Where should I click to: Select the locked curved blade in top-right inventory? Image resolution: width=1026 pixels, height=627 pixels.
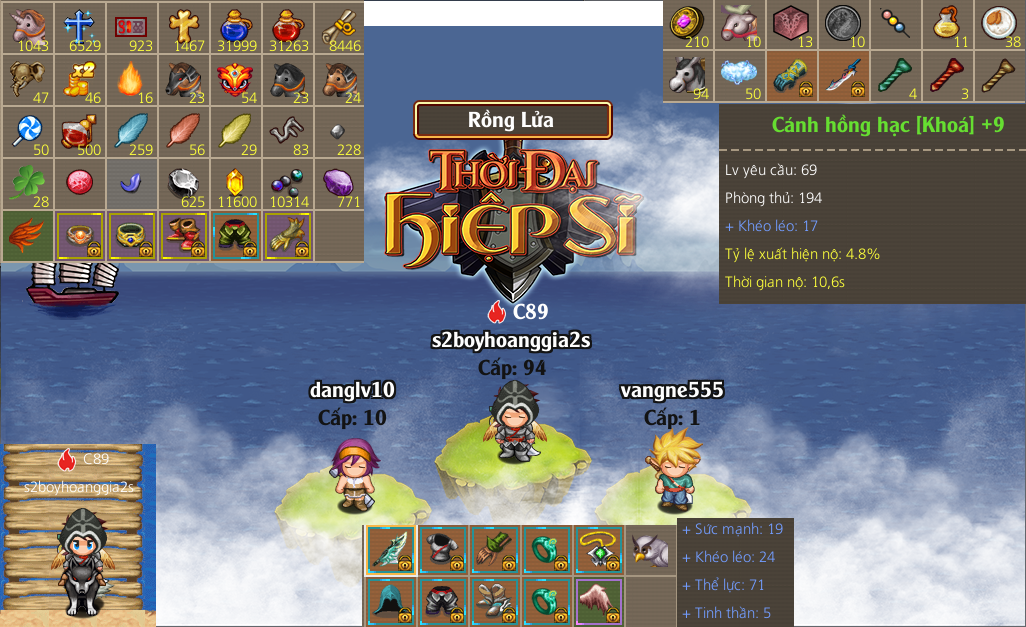click(844, 75)
